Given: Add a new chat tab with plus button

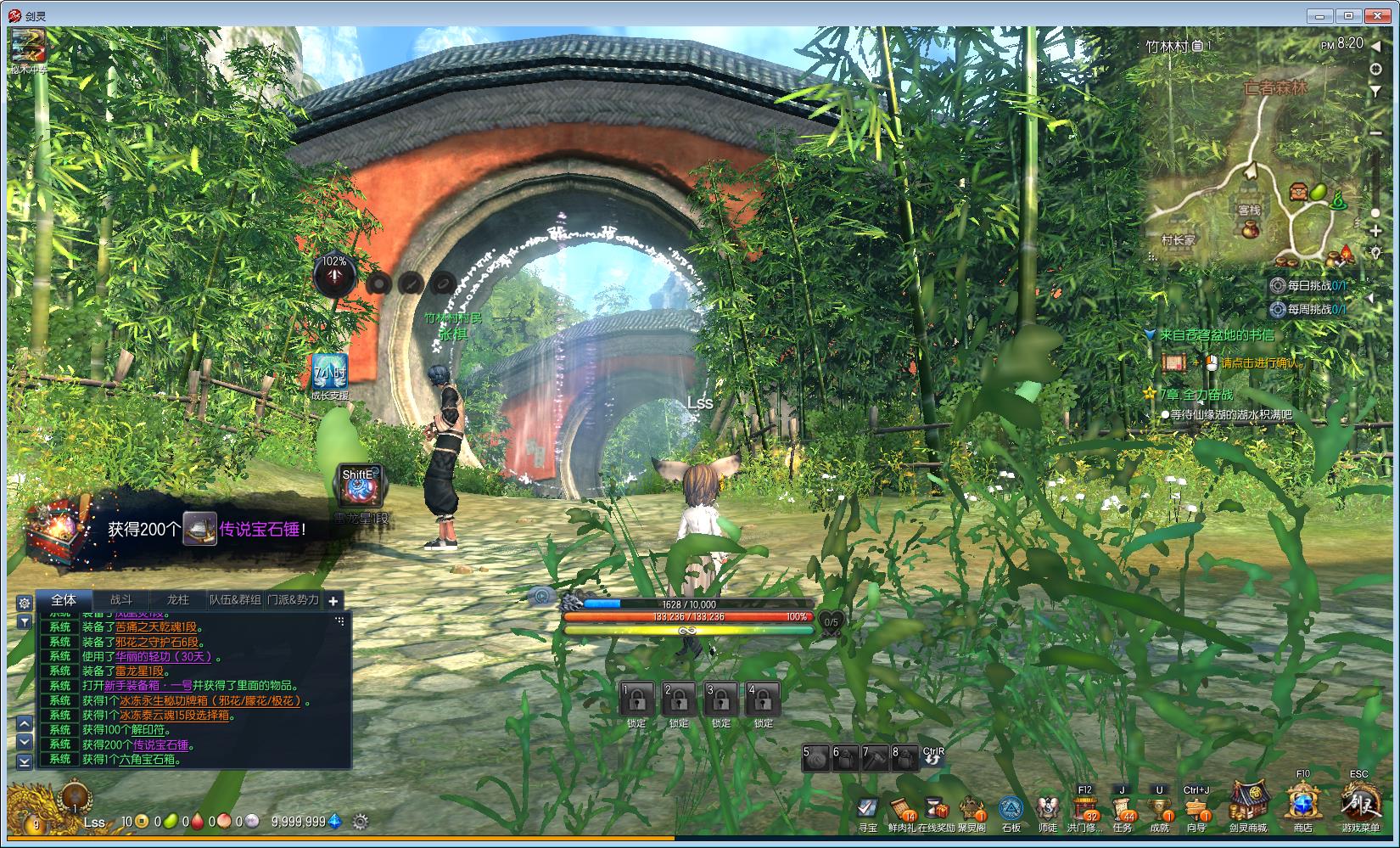Looking at the screenshot, I should click(x=333, y=601).
